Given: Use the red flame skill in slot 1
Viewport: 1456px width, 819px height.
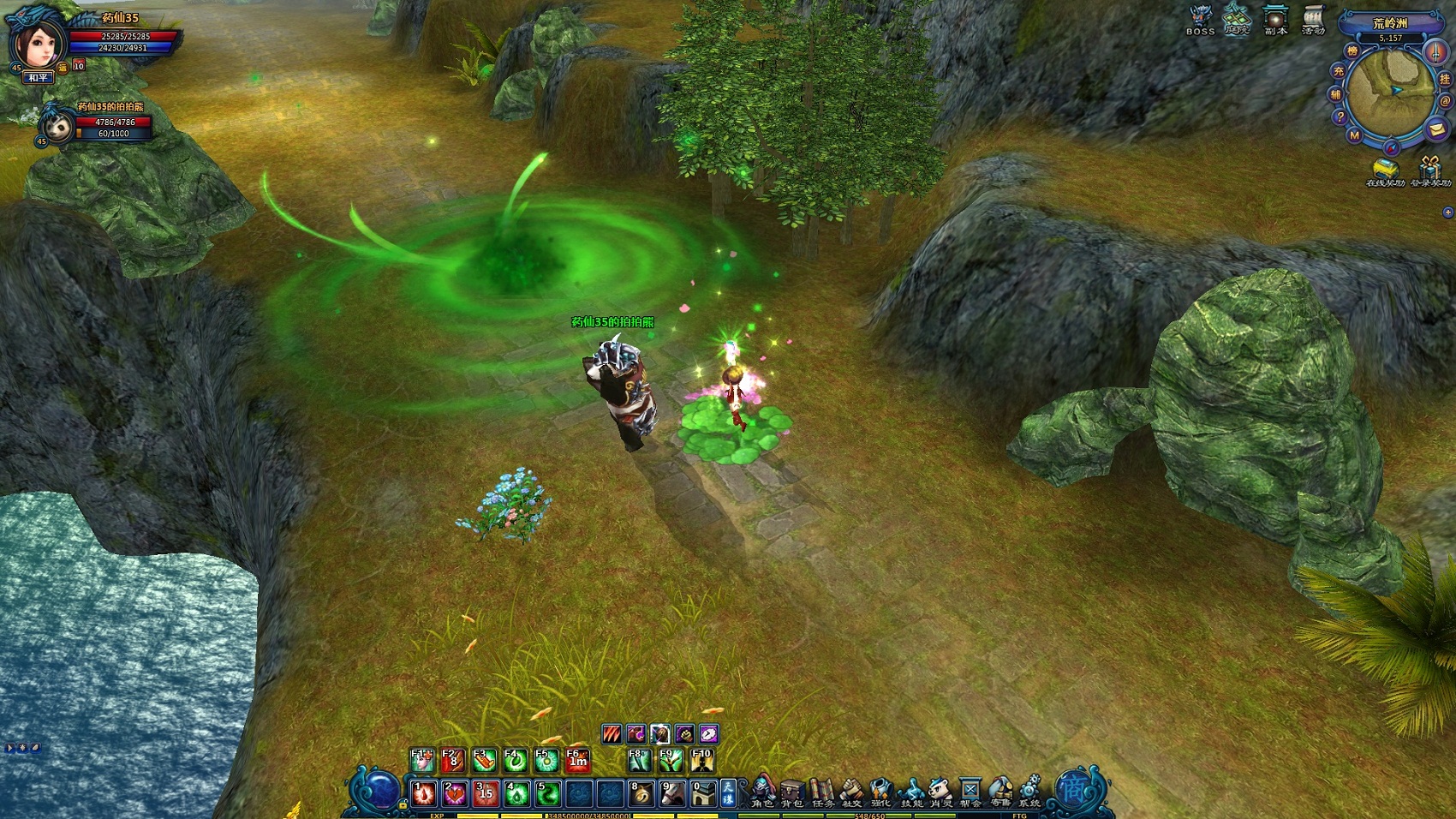Looking at the screenshot, I should click(424, 793).
